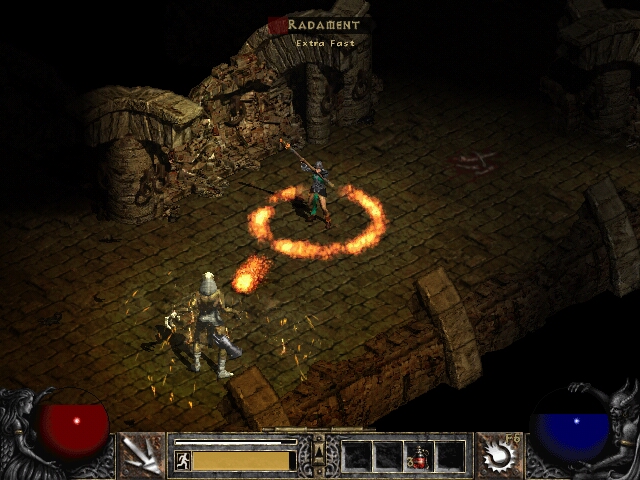Toggle the run/walk button
640x480 pixels.
(182, 460)
